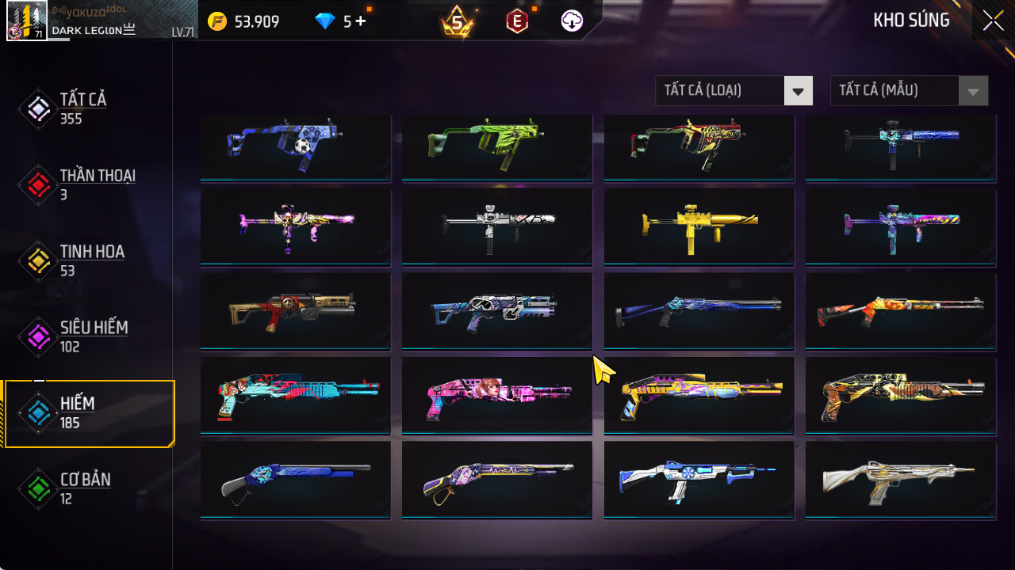The width and height of the screenshot is (1015, 570).
Task: Open the red hexagon E icon
Action: 516,21
